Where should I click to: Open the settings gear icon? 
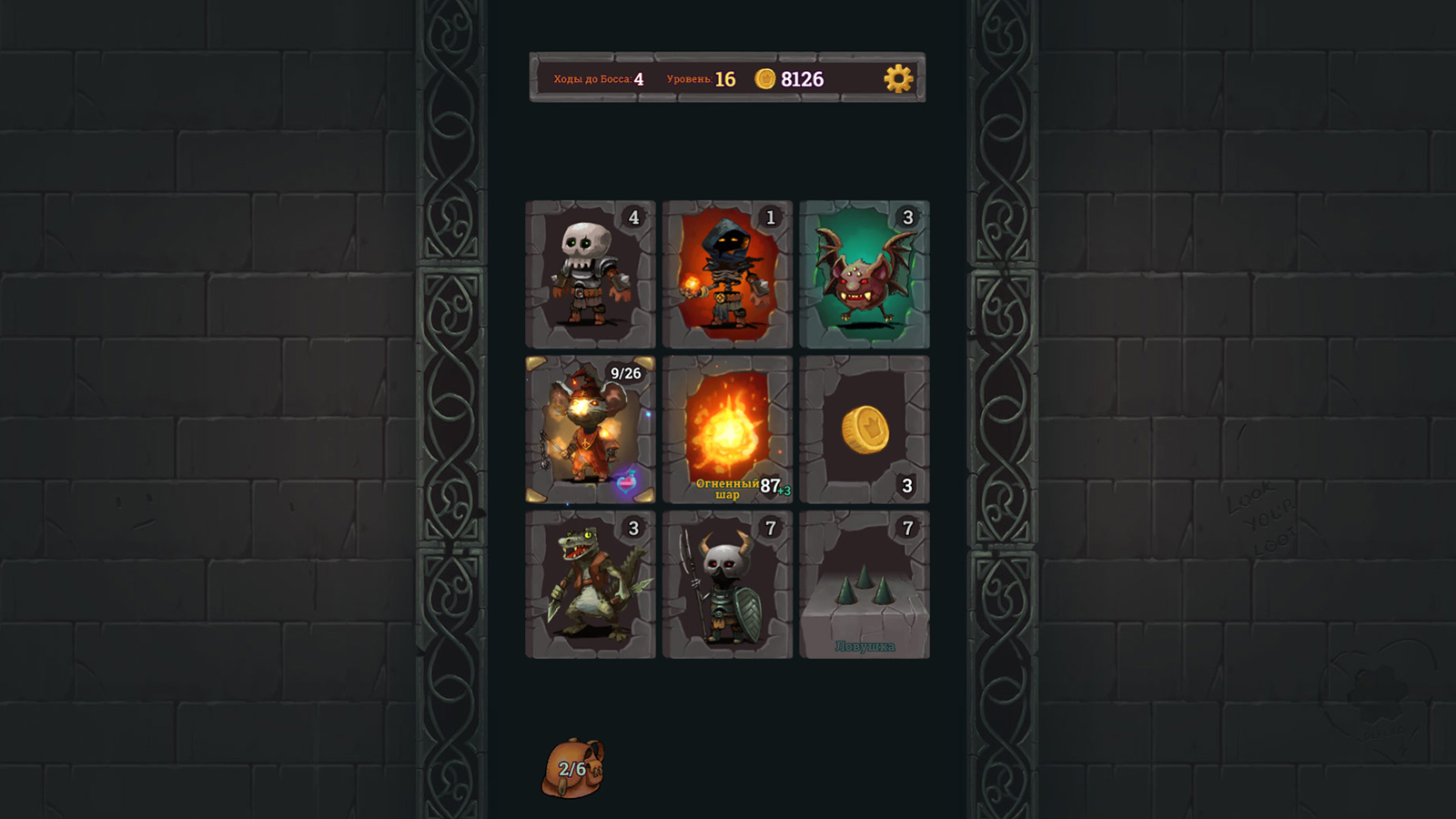pos(898,79)
